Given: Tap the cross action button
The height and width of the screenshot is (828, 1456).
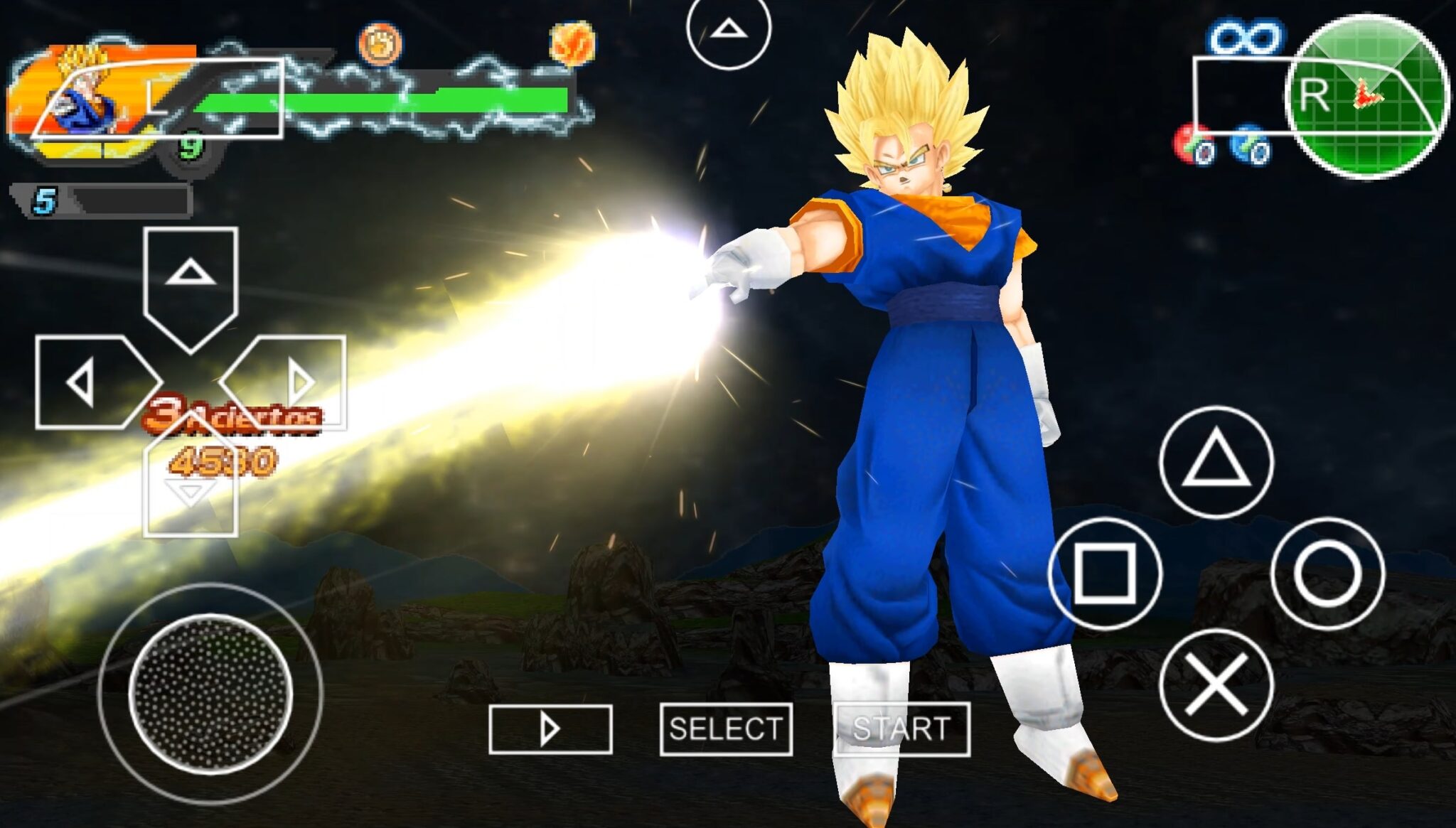Looking at the screenshot, I should point(1216,685).
